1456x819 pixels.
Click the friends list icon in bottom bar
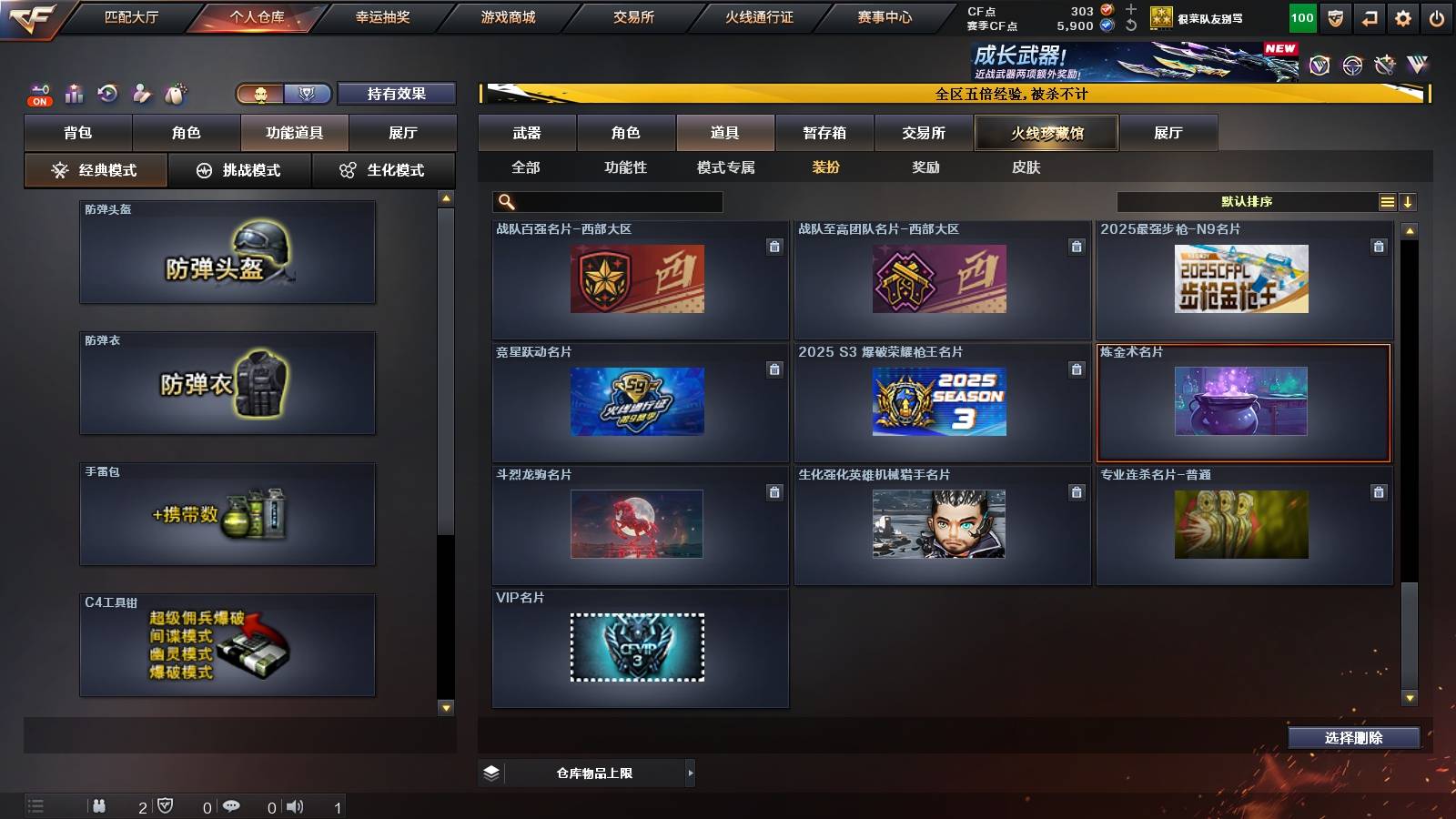point(100,805)
